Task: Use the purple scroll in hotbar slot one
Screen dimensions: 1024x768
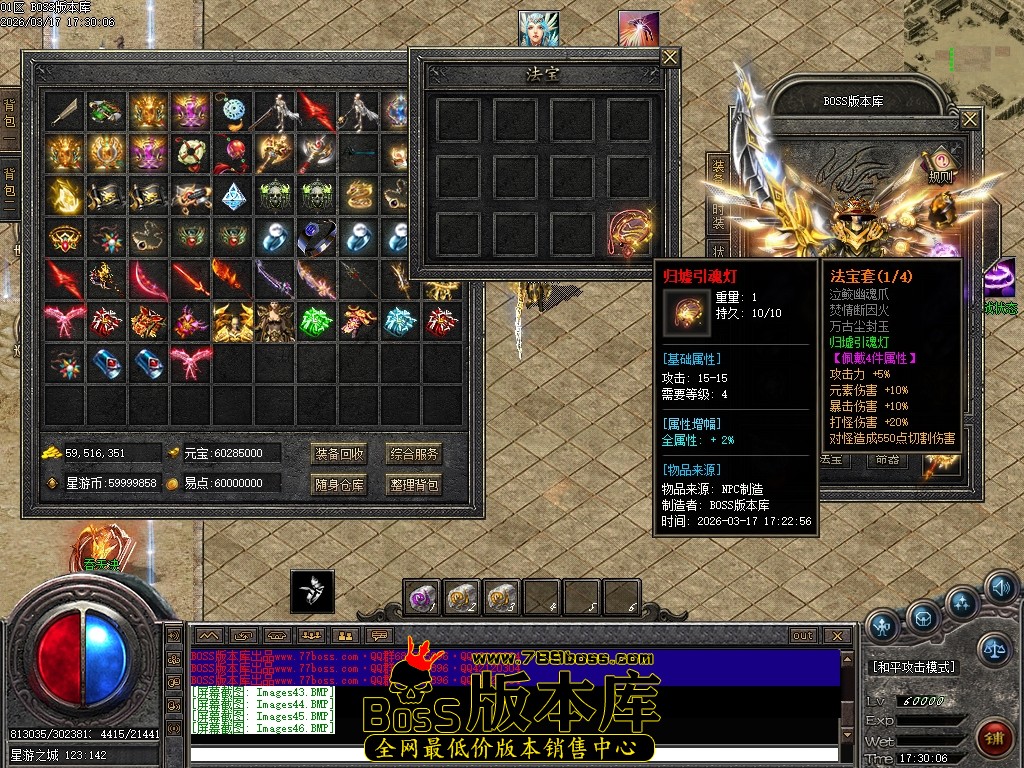Action: tap(423, 598)
